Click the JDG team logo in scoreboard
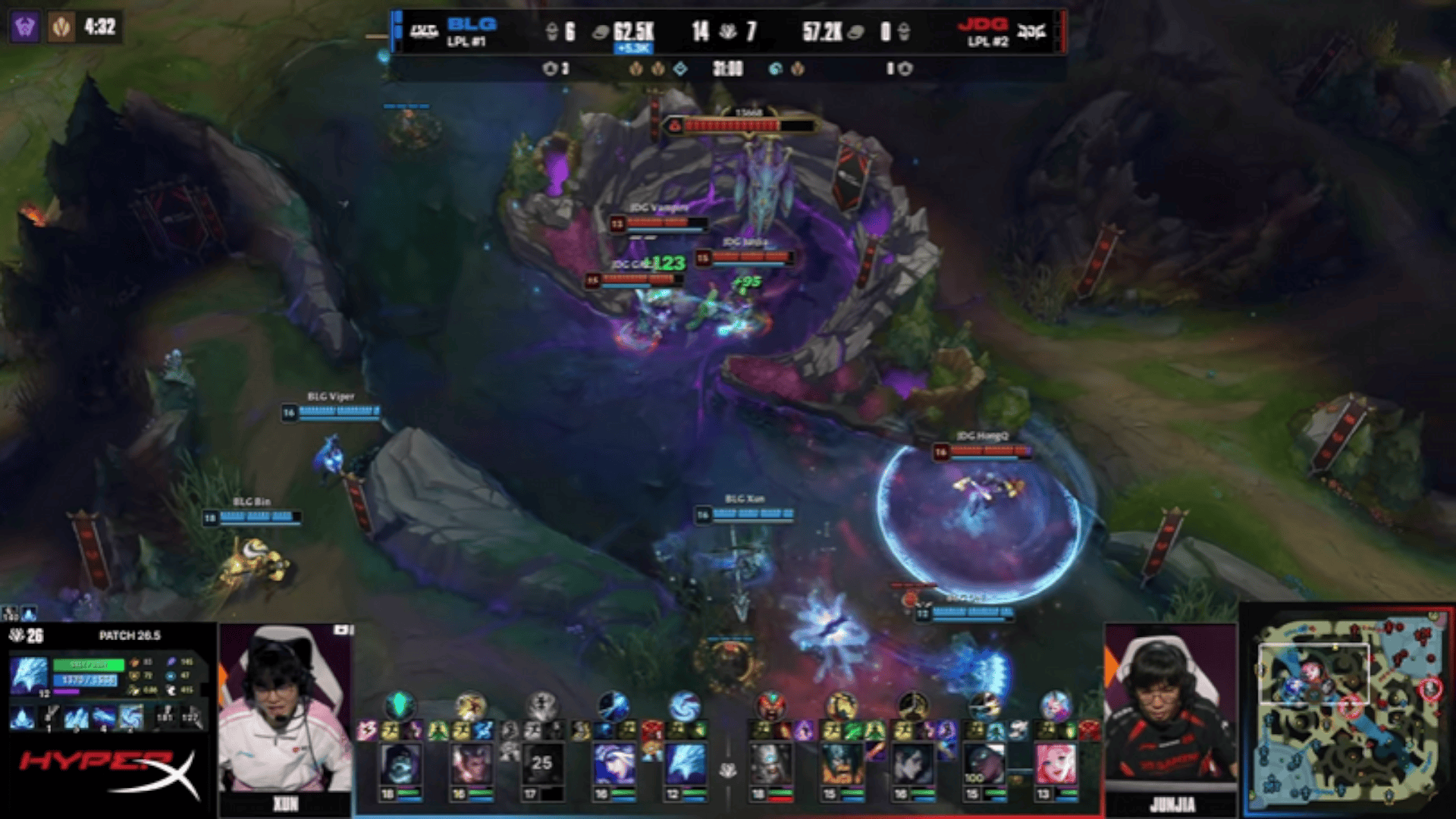Screen dimensions: 1456x819 click(x=1031, y=32)
